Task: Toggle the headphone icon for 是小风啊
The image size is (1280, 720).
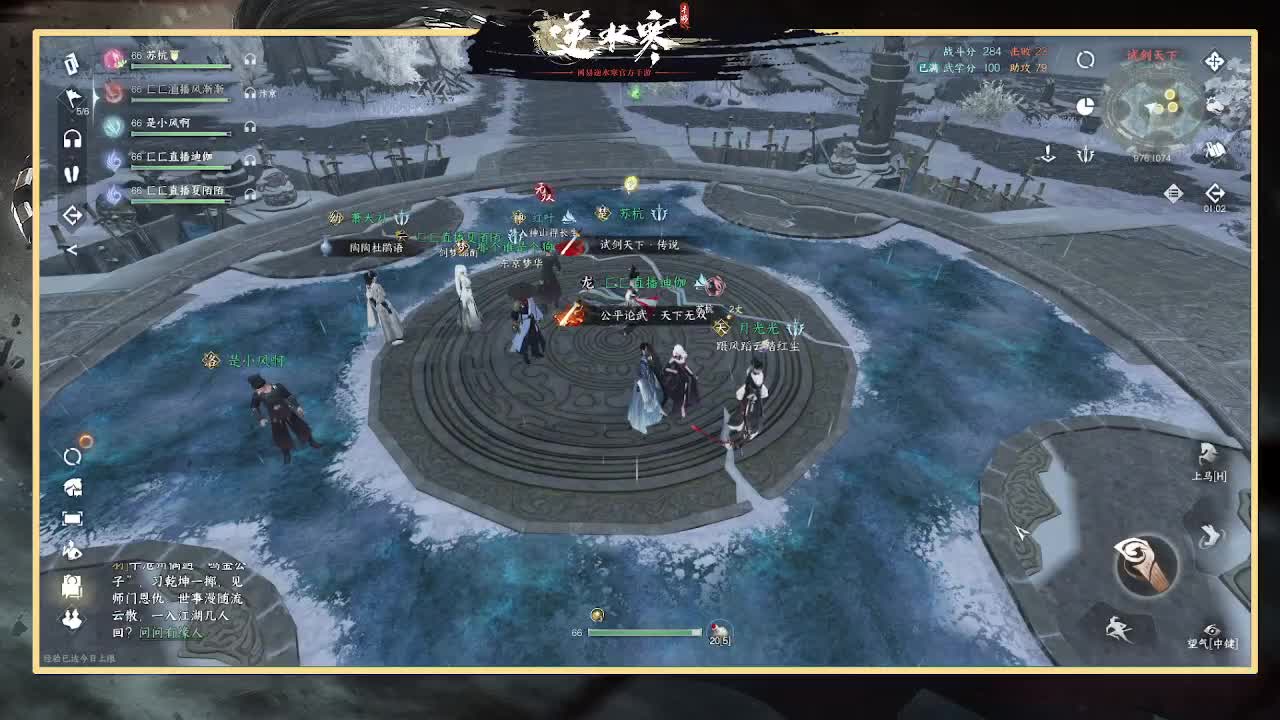Action: pyautogui.click(x=248, y=126)
